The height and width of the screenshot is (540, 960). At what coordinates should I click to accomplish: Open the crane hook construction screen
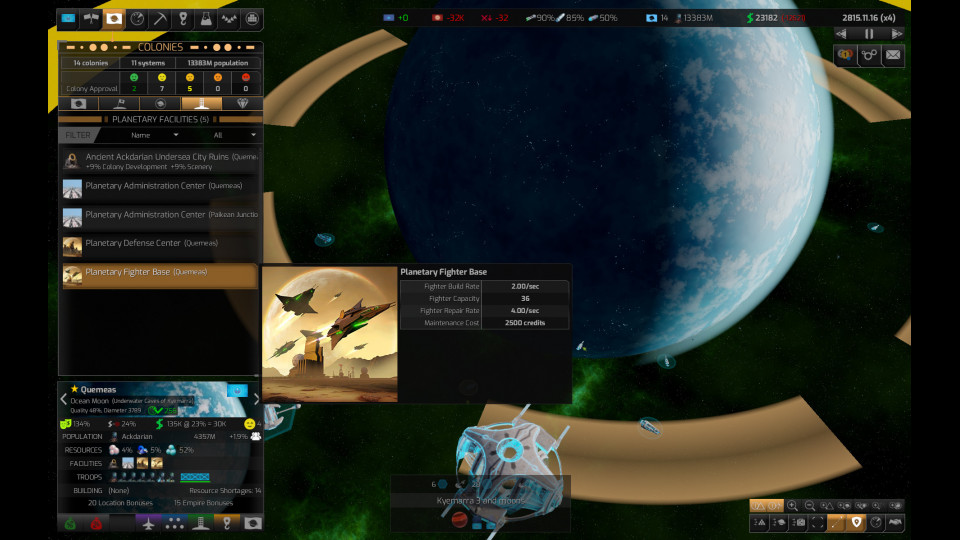click(183, 19)
